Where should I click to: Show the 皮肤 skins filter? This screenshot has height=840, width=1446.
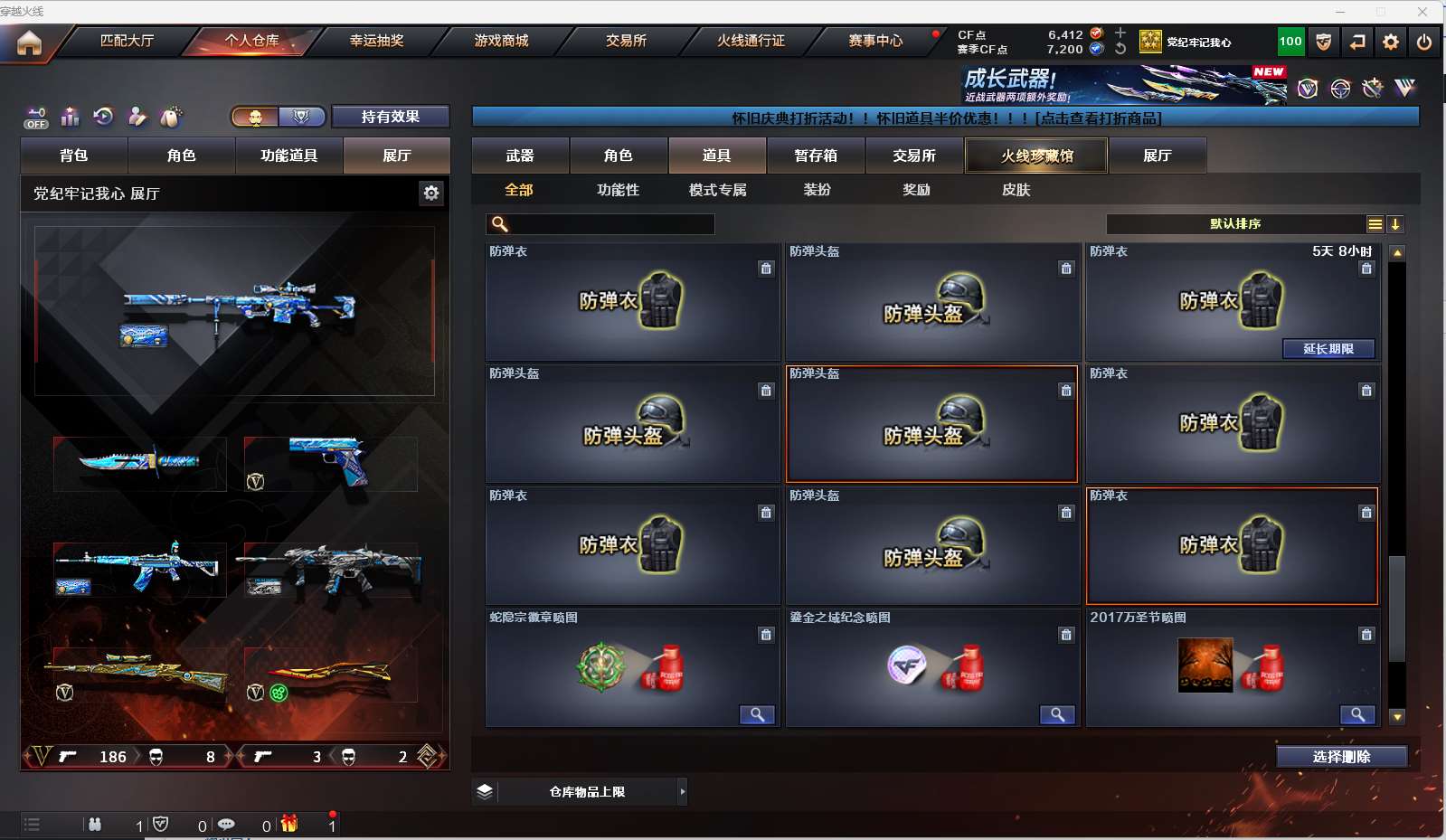click(1016, 190)
